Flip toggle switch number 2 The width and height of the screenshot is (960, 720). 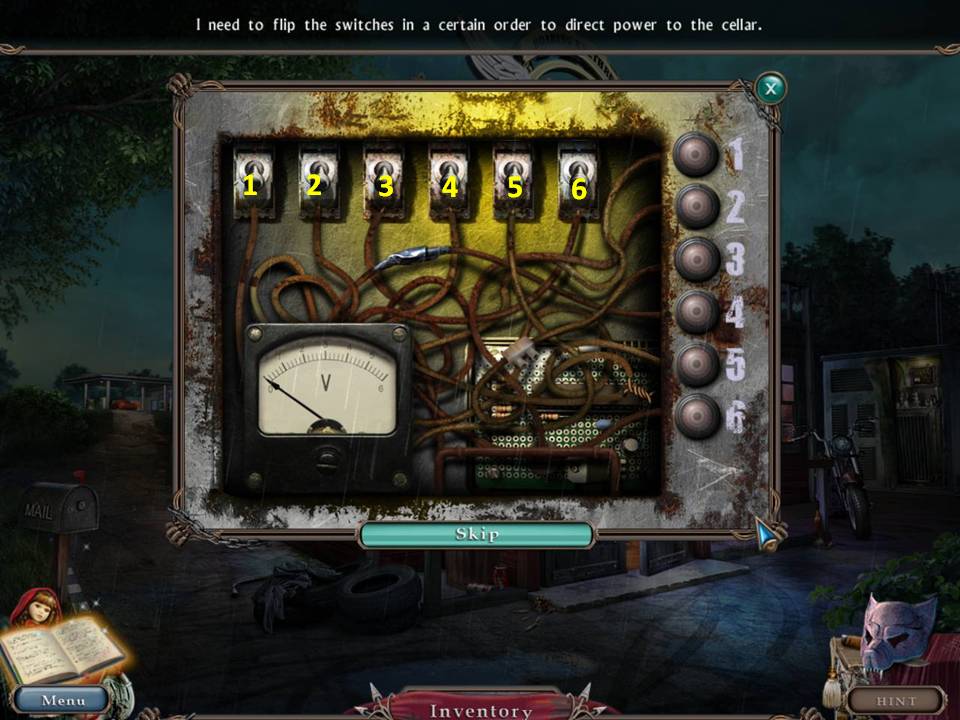click(x=317, y=174)
